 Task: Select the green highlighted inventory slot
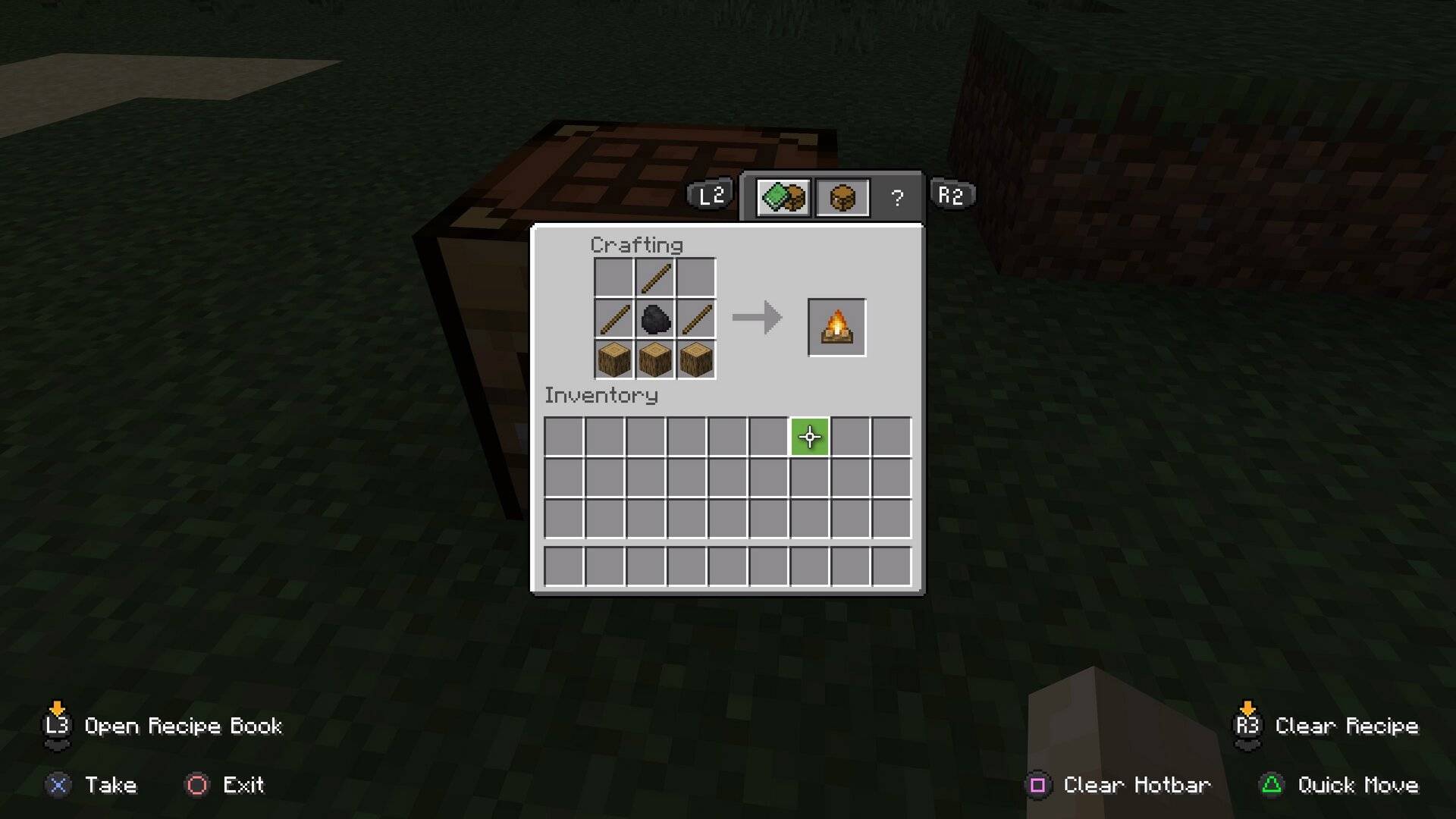[x=810, y=437]
